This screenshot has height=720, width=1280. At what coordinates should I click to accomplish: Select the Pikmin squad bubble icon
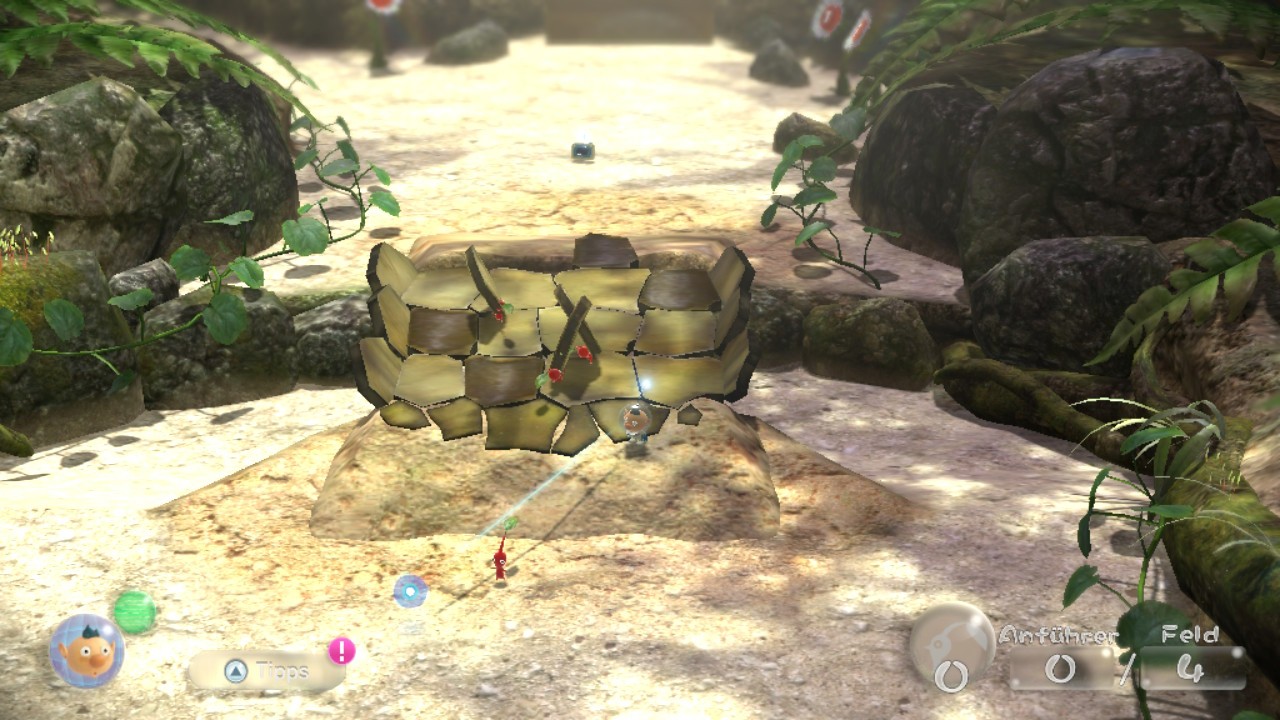point(951,645)
